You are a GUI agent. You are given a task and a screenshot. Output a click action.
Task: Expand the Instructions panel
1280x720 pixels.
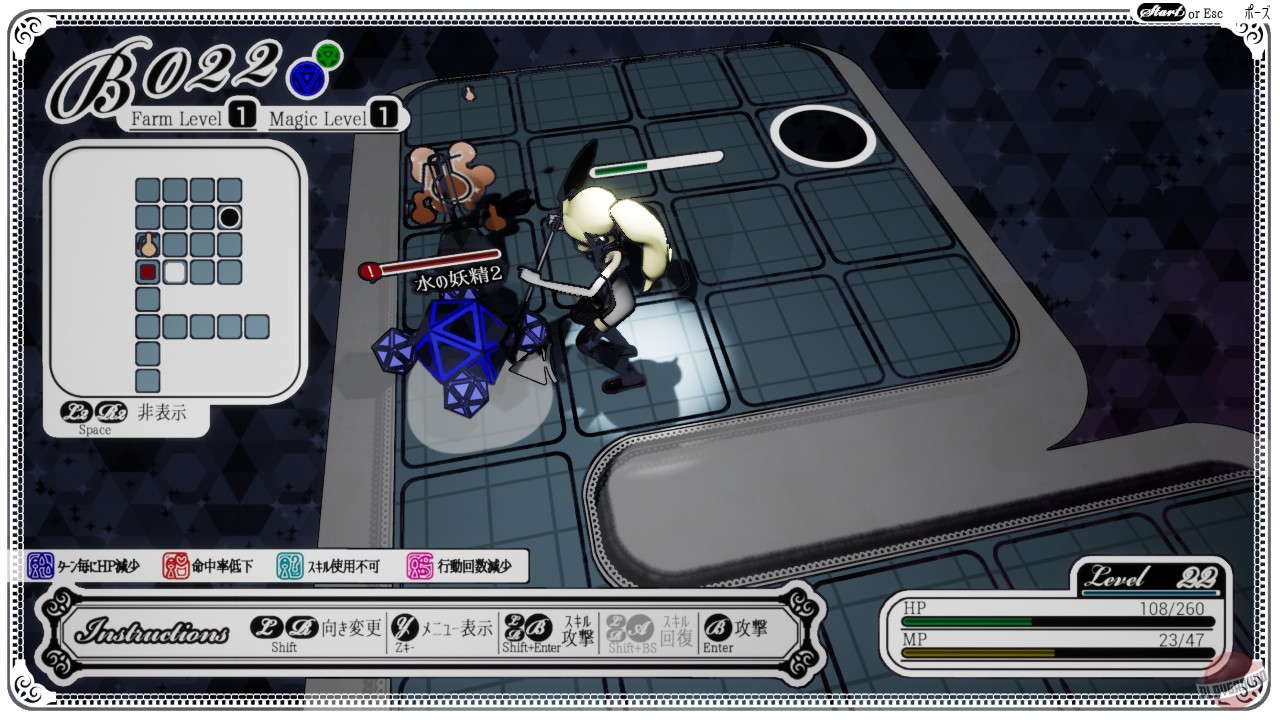(150, 631)
